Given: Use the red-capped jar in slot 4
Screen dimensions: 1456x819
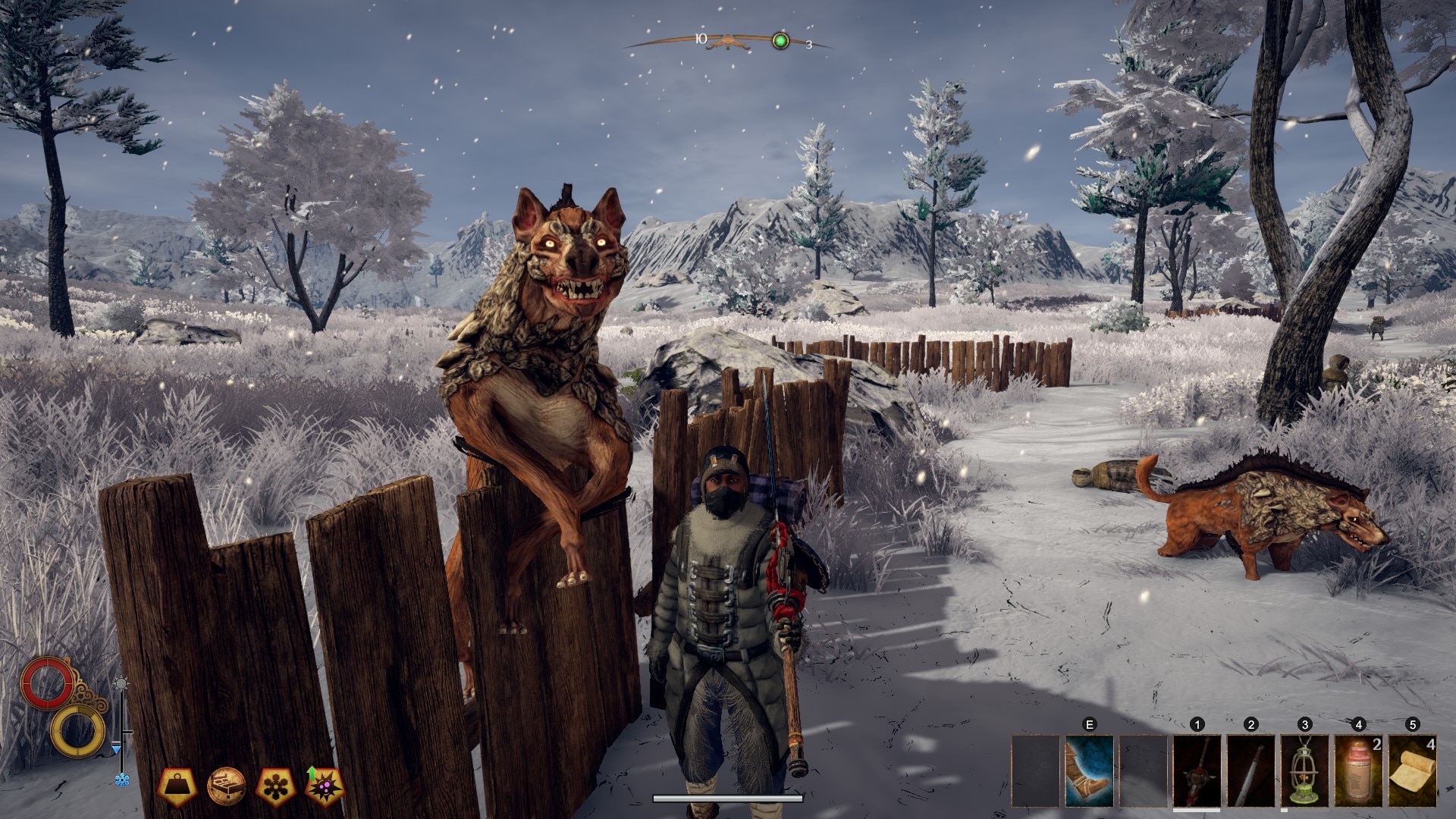Looking at the screenshot, I should (x=1359, y=770).
